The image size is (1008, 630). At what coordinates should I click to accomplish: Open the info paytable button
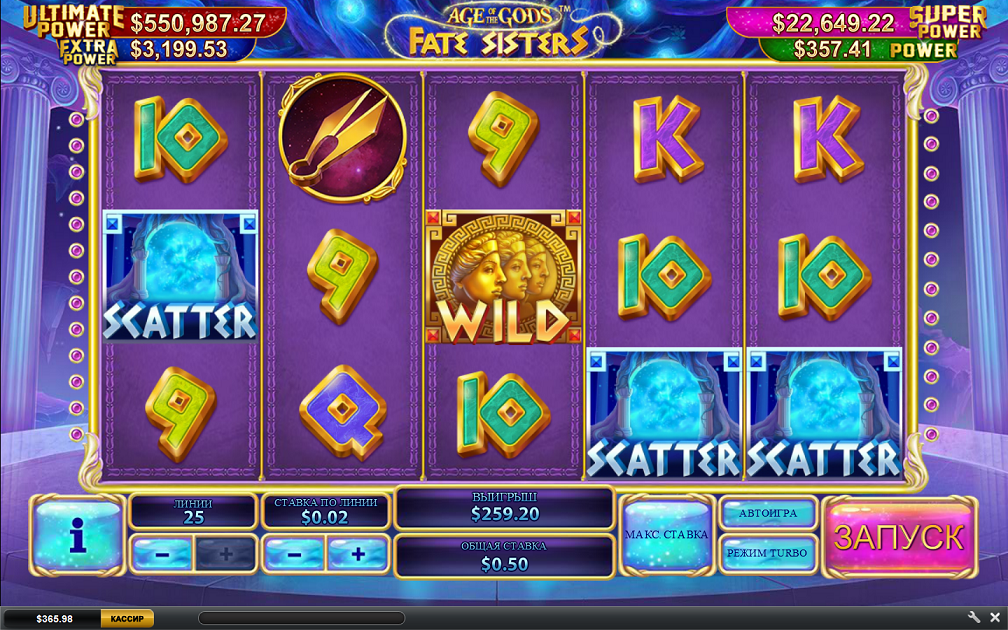point(78,537)
